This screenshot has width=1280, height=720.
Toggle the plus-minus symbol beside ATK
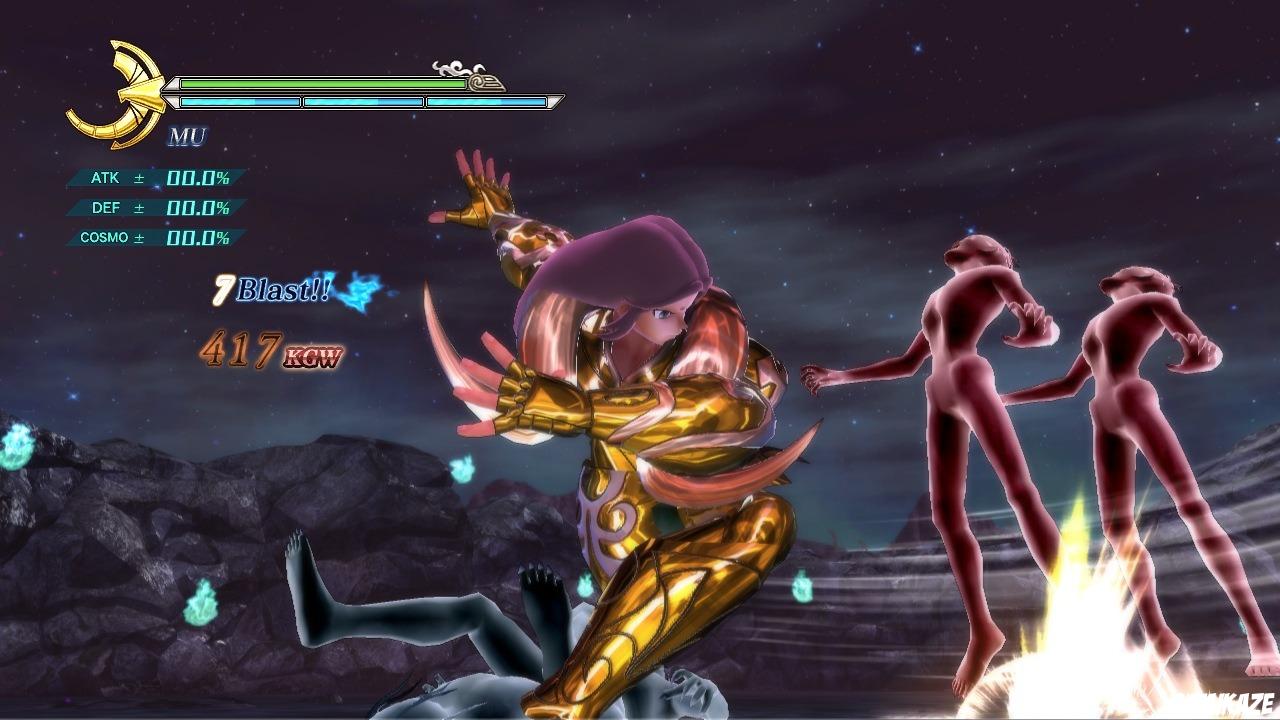(138, 178)
